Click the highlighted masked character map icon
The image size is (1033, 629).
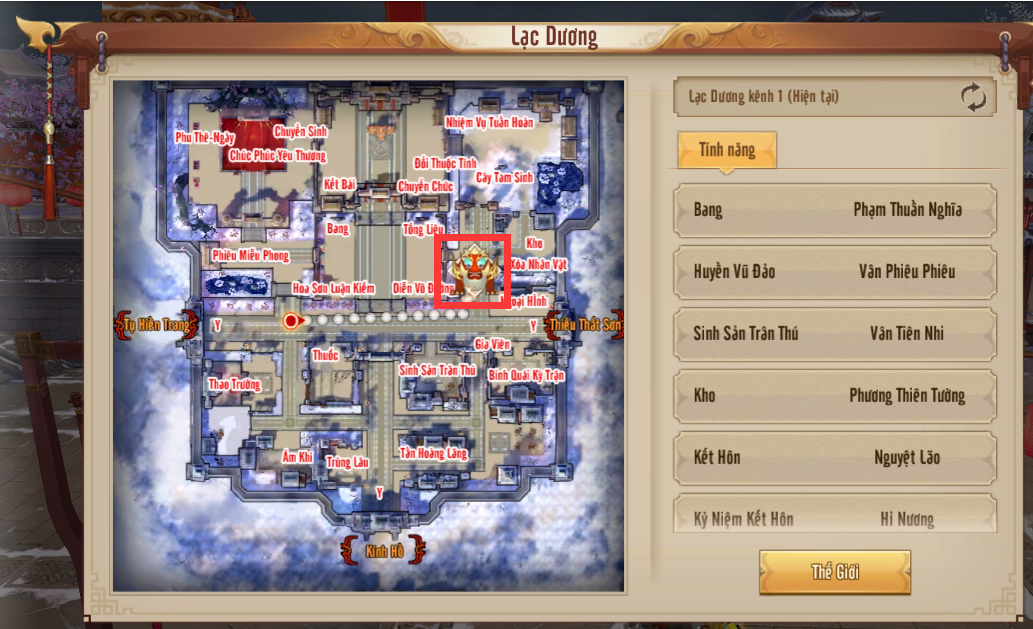472,268
